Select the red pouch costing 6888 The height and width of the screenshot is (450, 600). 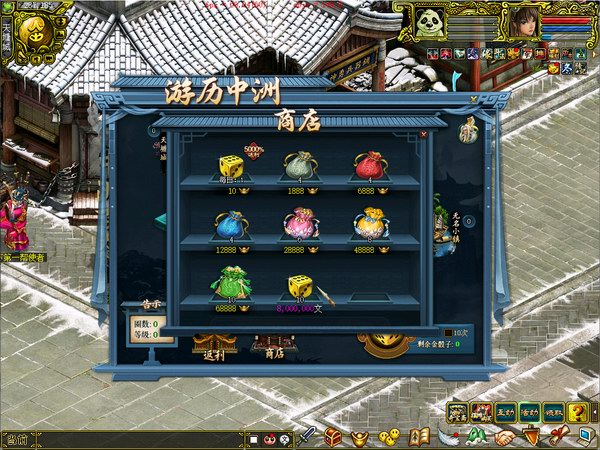(x=369, y=164)
